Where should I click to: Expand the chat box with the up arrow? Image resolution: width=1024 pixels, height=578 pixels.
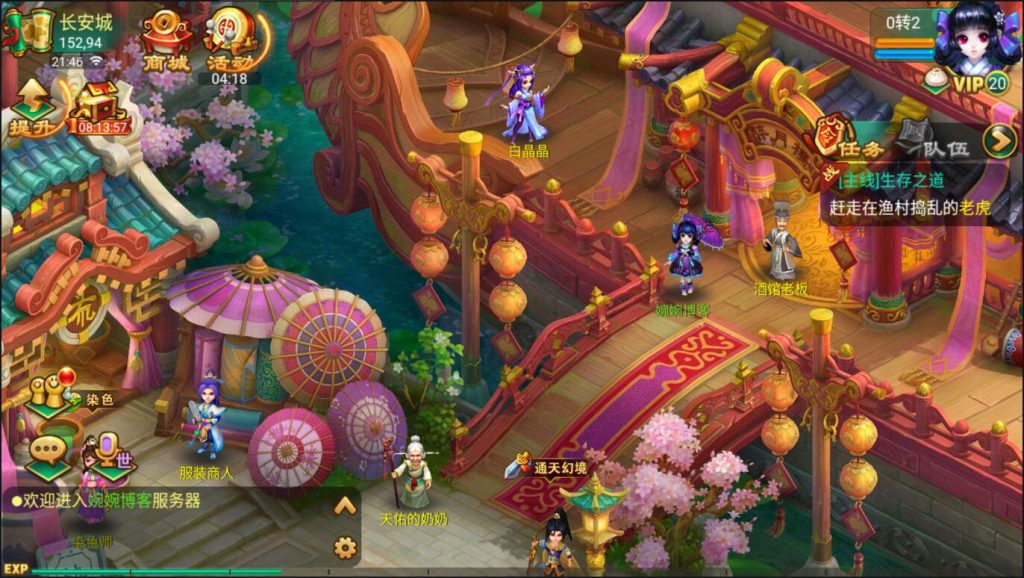click(345, 506)
